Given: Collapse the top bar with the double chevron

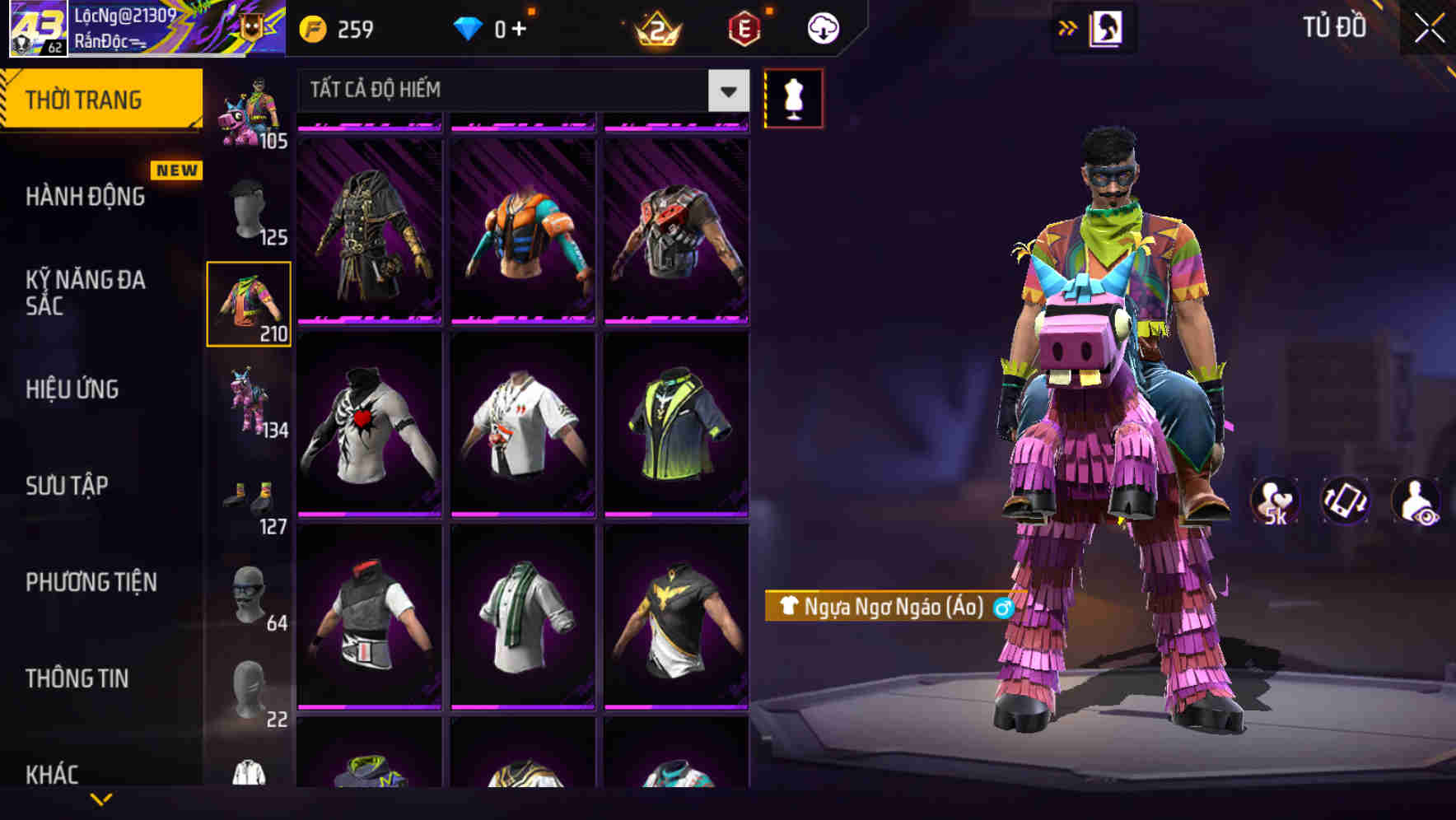Looking at the screenshot, I should 1068,27.
